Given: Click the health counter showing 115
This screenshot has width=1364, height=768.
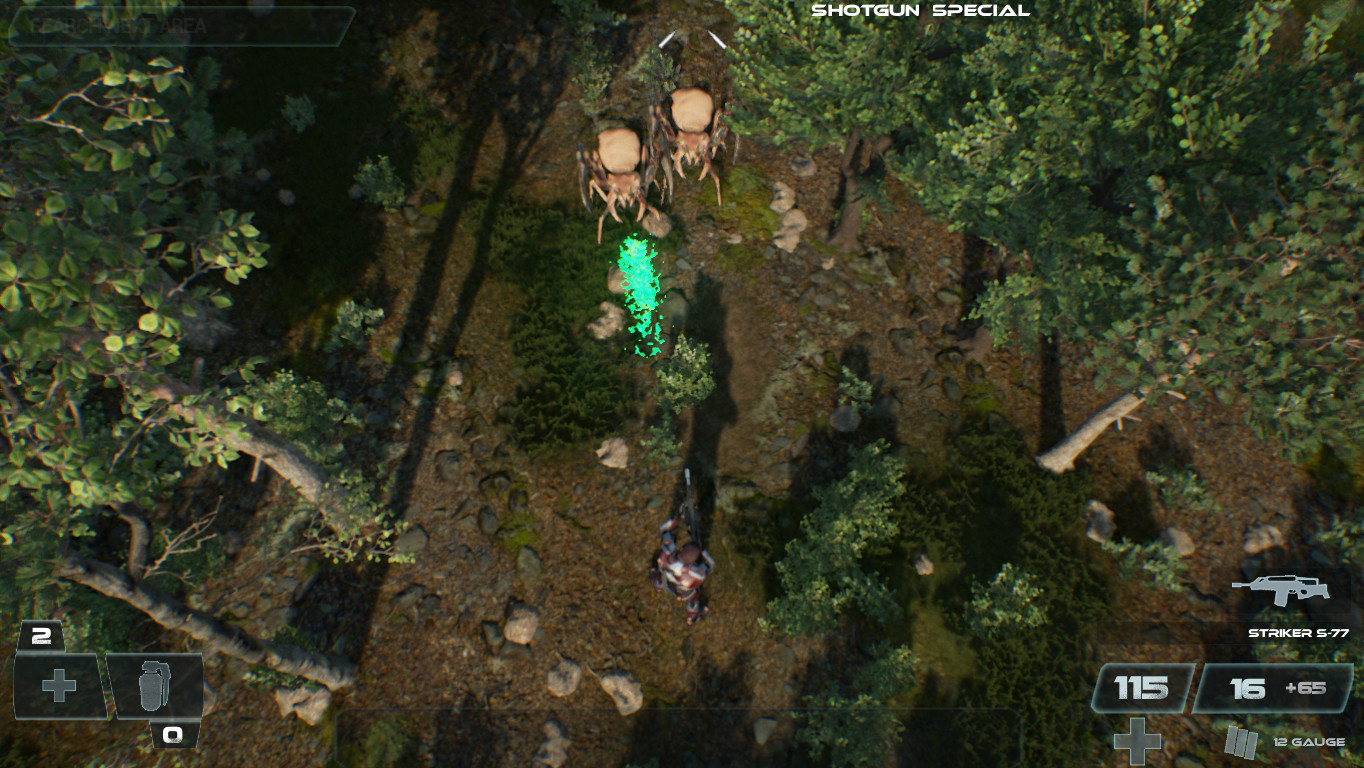Looking at the screenshot, I should [x=1139, y=687].
